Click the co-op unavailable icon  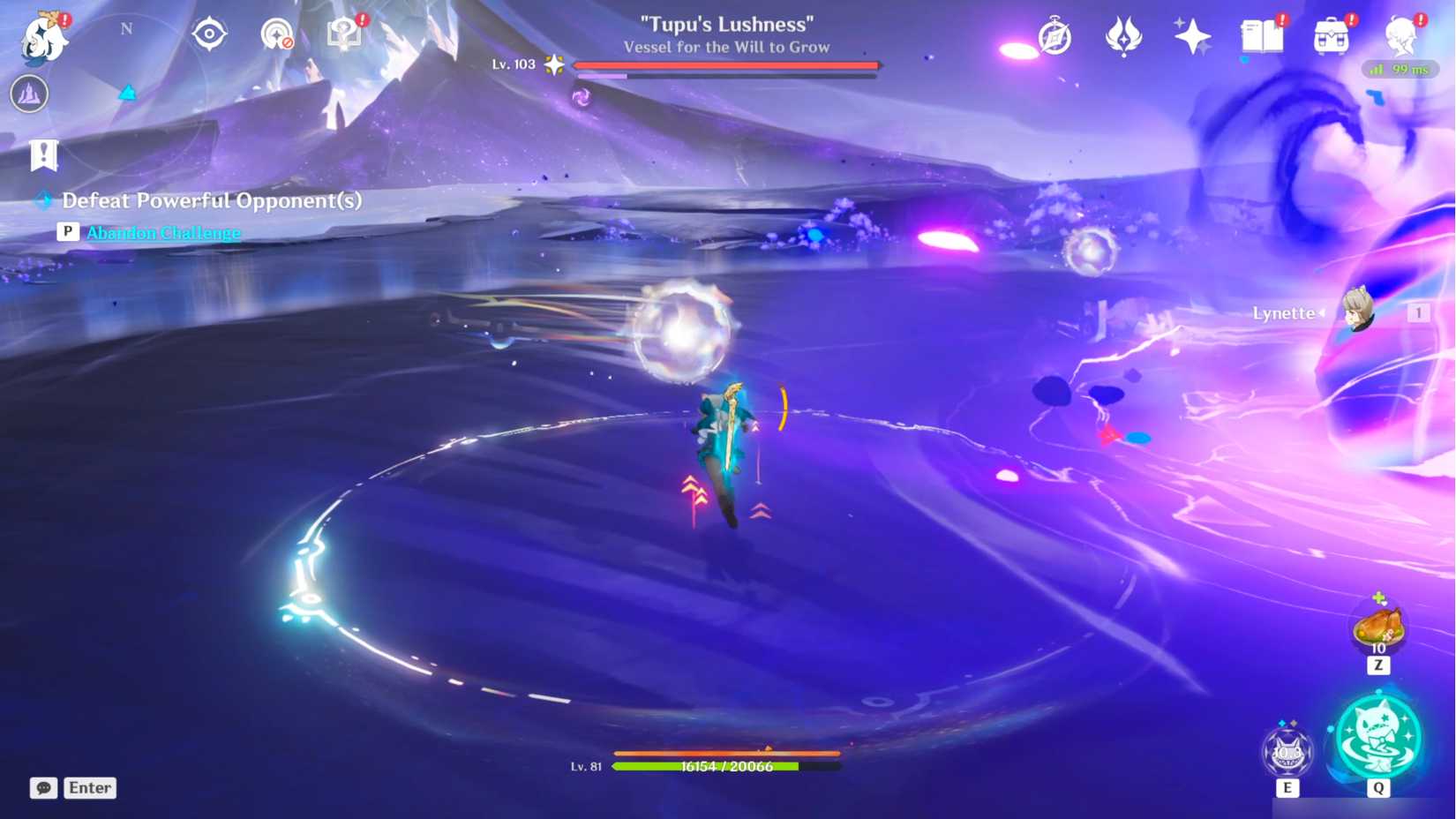pyautogui.click(x=276, y=34)
